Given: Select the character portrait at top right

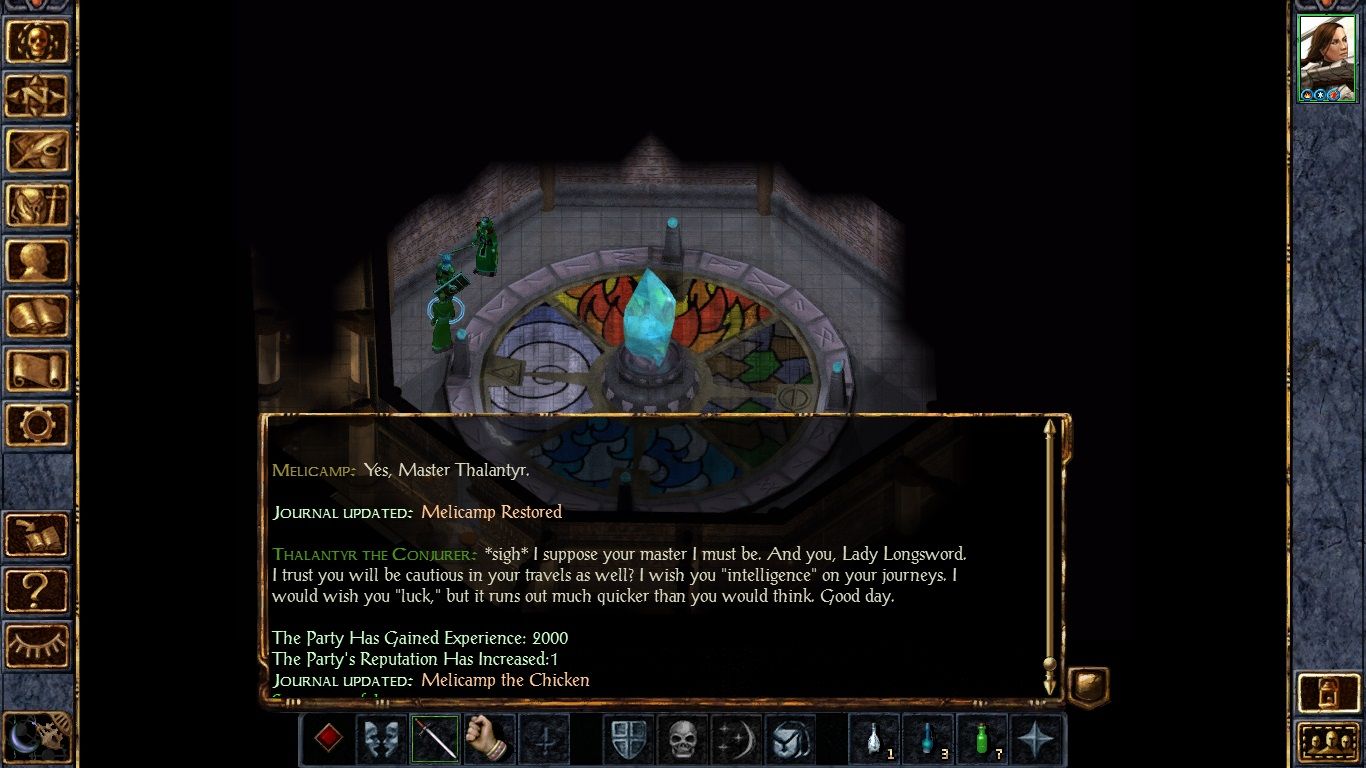Looking at the screenshot, I should click(1327, 55).
